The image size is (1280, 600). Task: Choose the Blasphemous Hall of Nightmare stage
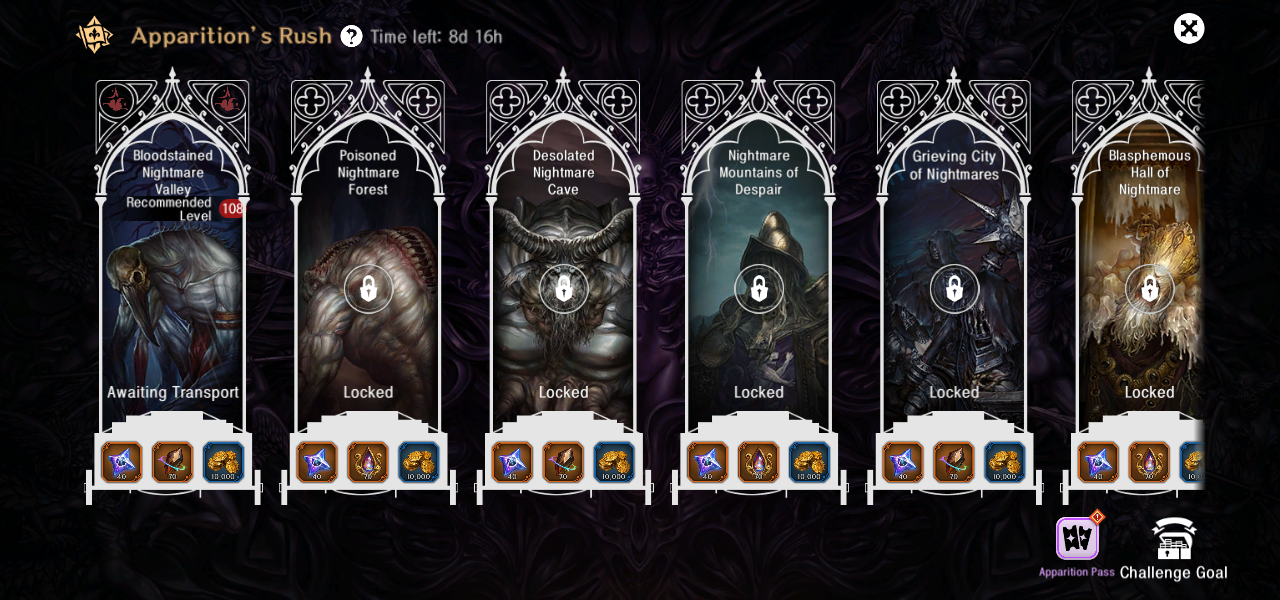[x=1149, y=290]
